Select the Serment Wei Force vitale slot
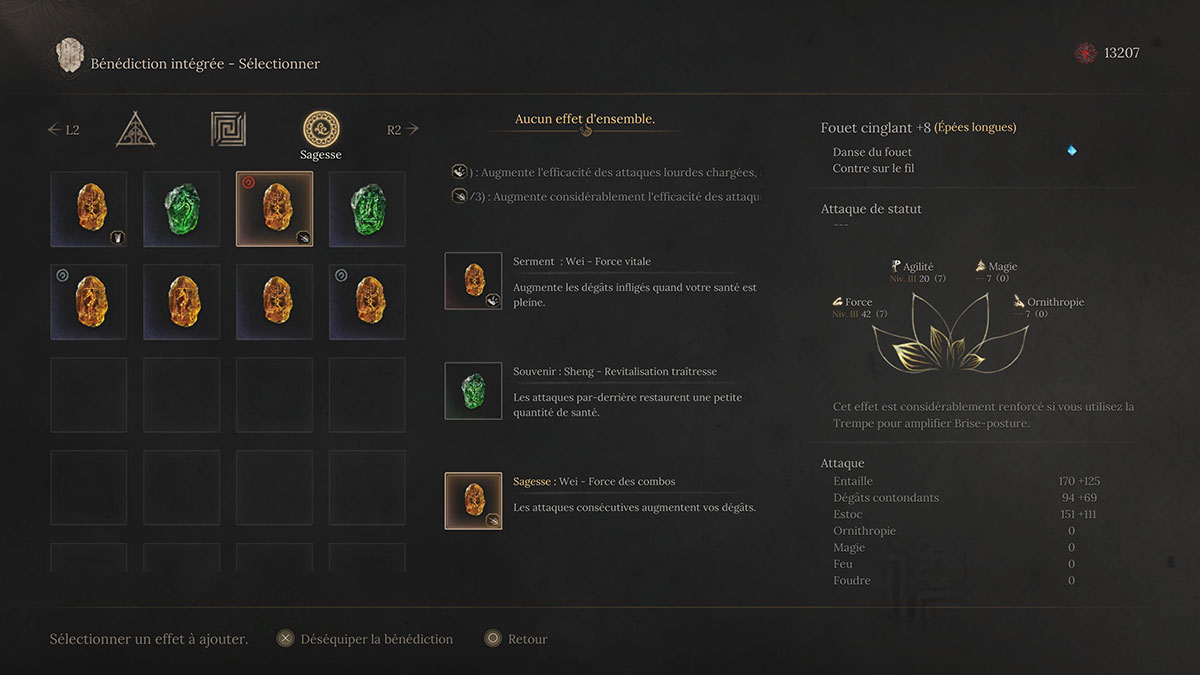 tap(473, 281)
